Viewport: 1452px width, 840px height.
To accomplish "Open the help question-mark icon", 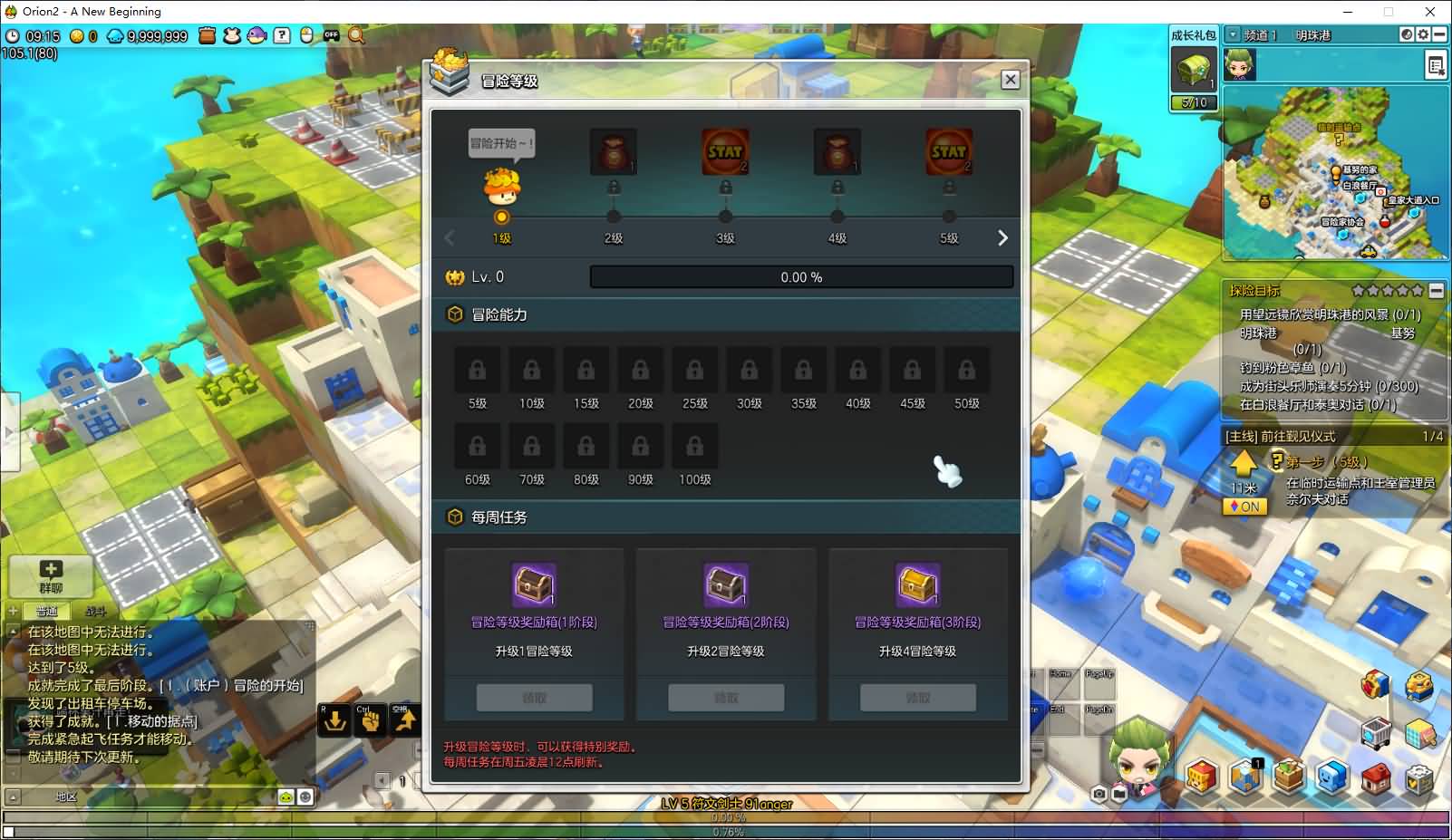I will (281, 37).
